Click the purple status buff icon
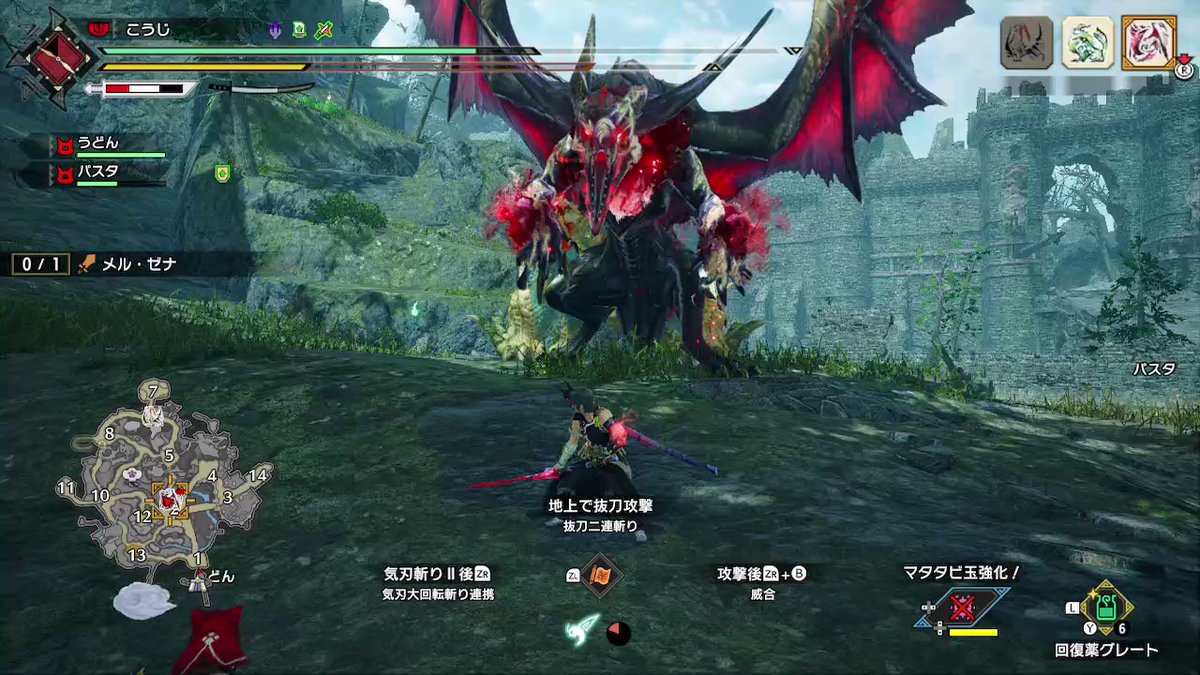 point(275,30)
